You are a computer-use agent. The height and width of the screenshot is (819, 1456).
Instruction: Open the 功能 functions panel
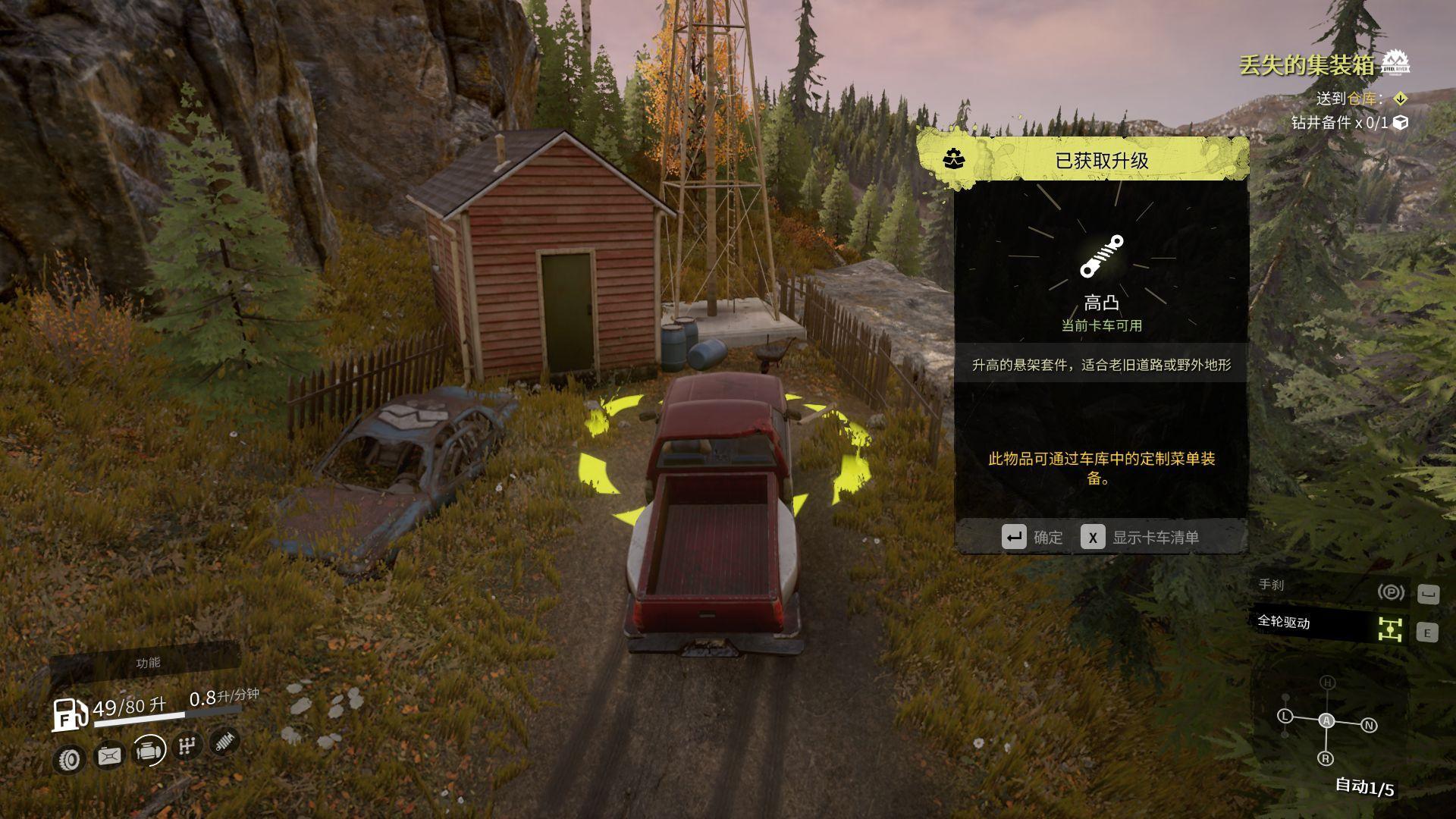coord(147,662)
